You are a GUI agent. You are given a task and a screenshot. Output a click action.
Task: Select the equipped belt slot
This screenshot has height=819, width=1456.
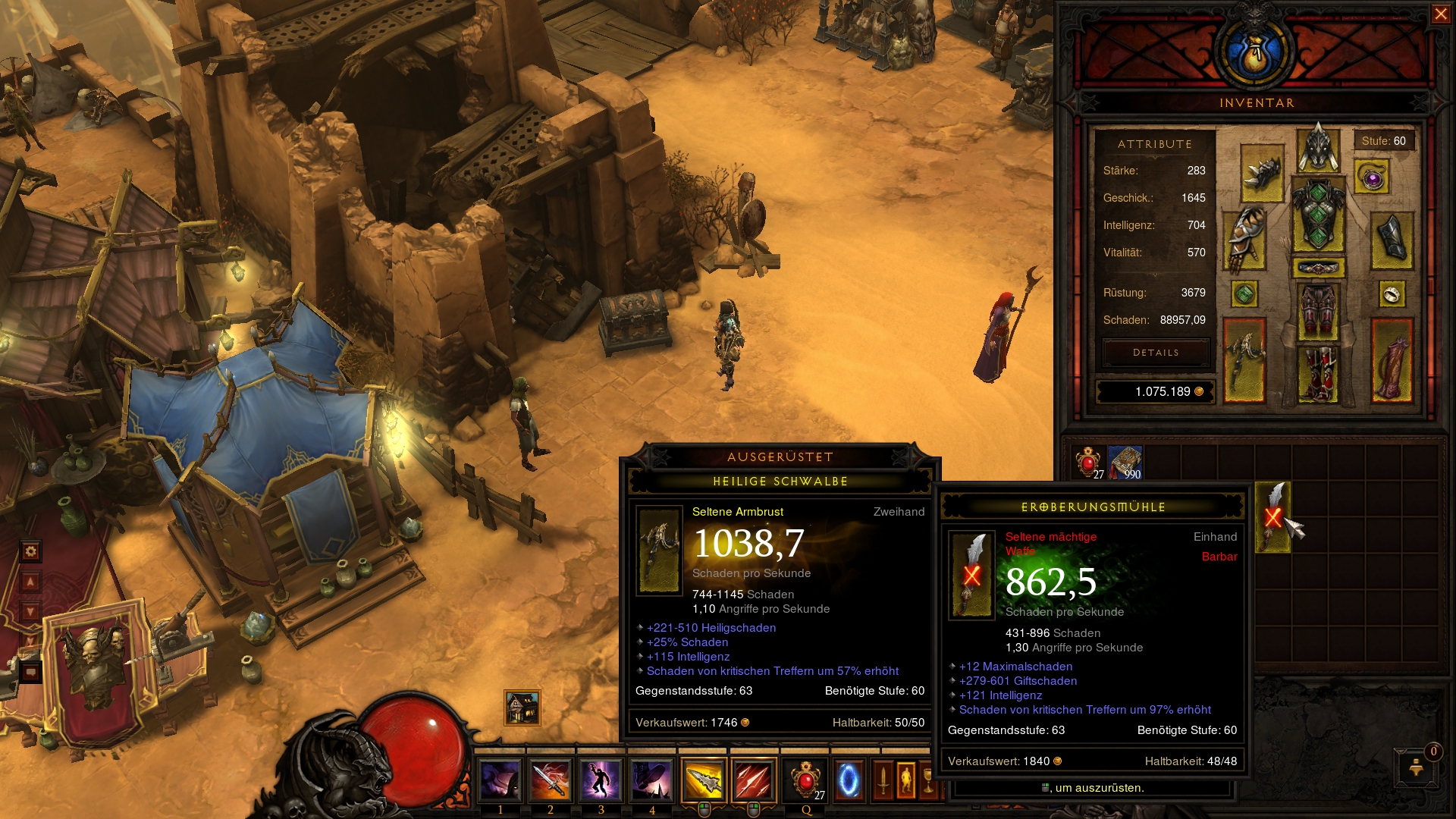tap(1318, 268)
